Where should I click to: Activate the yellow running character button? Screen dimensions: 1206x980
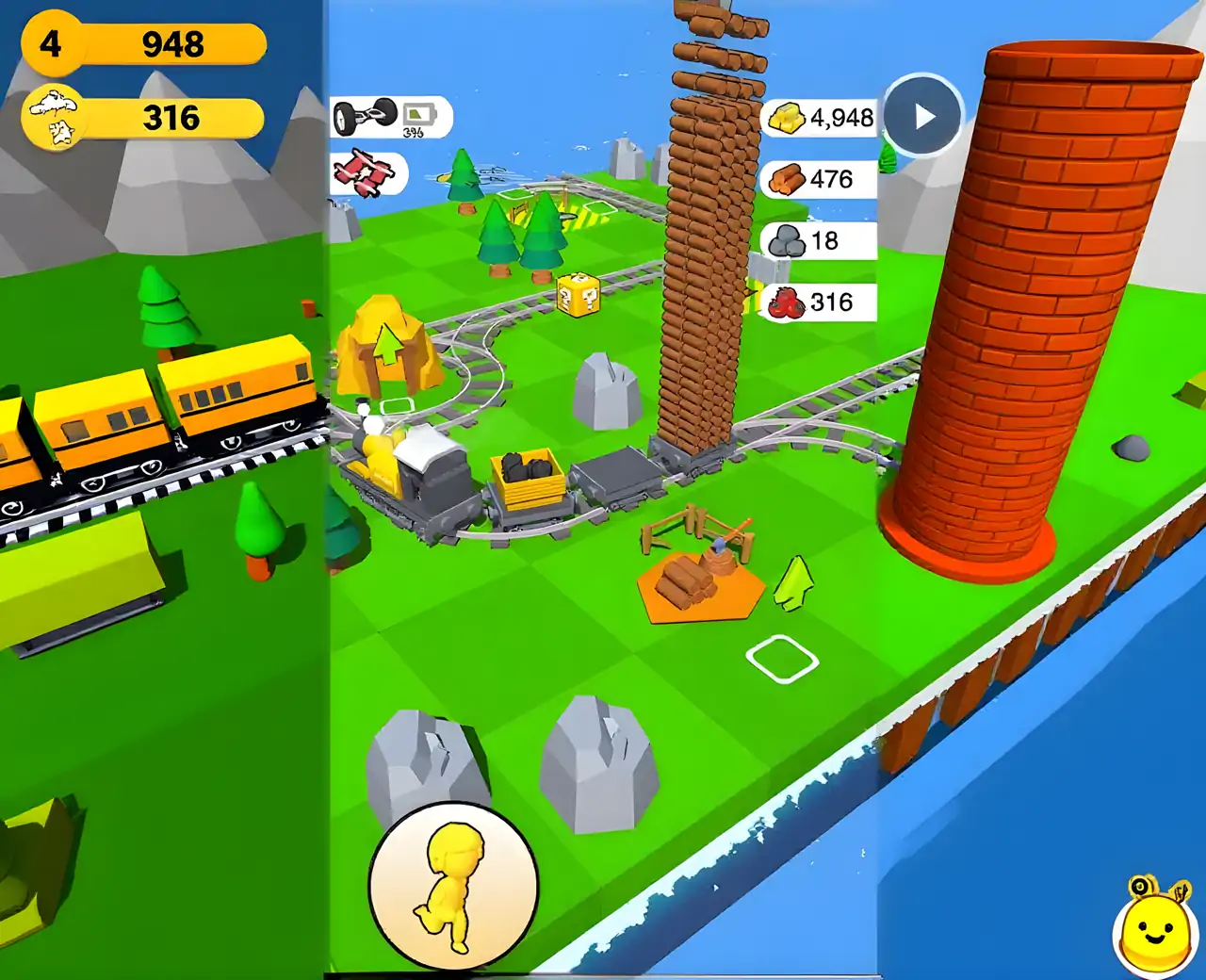[x=453, y=886]
